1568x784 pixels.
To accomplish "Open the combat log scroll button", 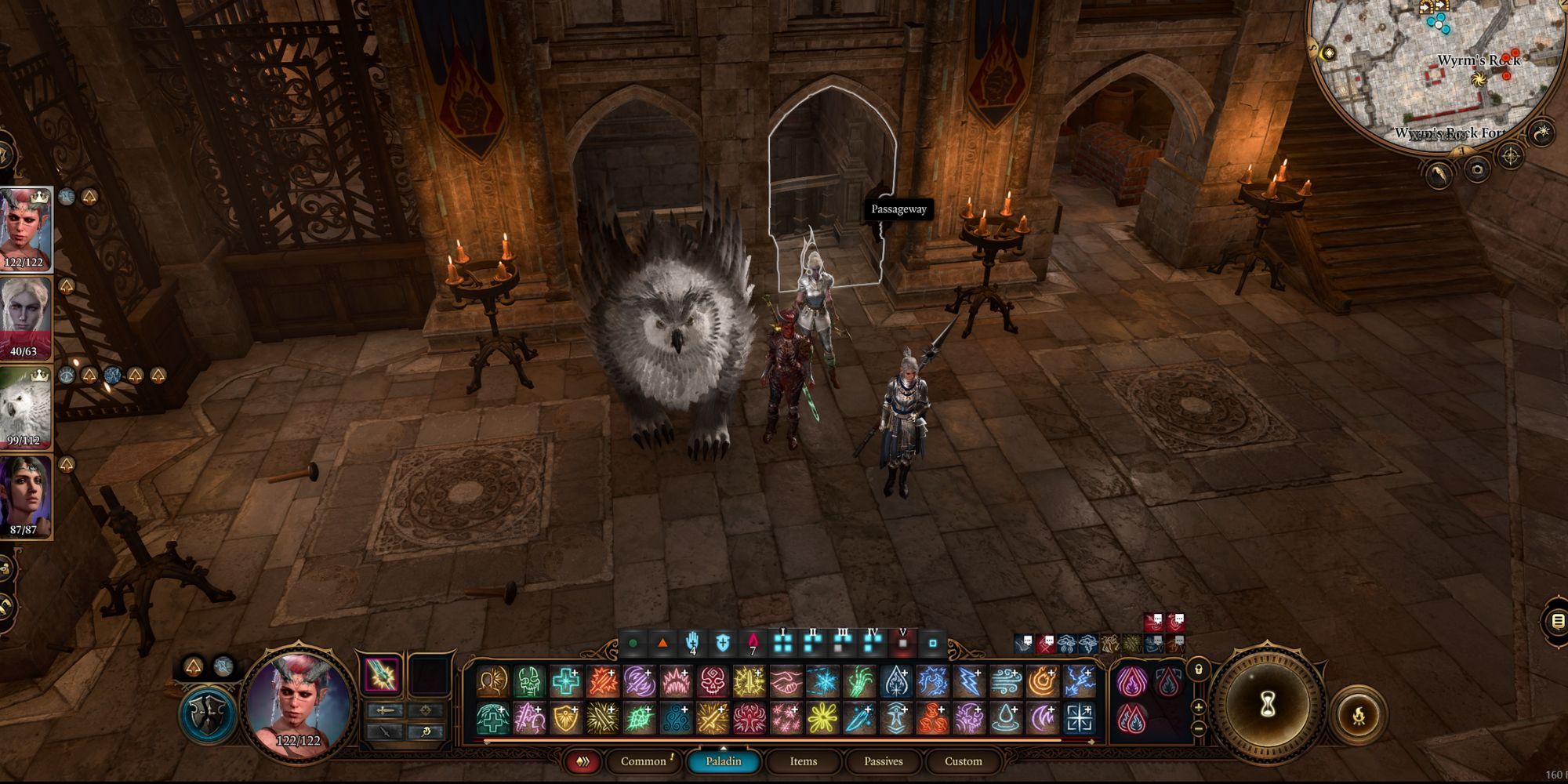I will [1557, 622].
